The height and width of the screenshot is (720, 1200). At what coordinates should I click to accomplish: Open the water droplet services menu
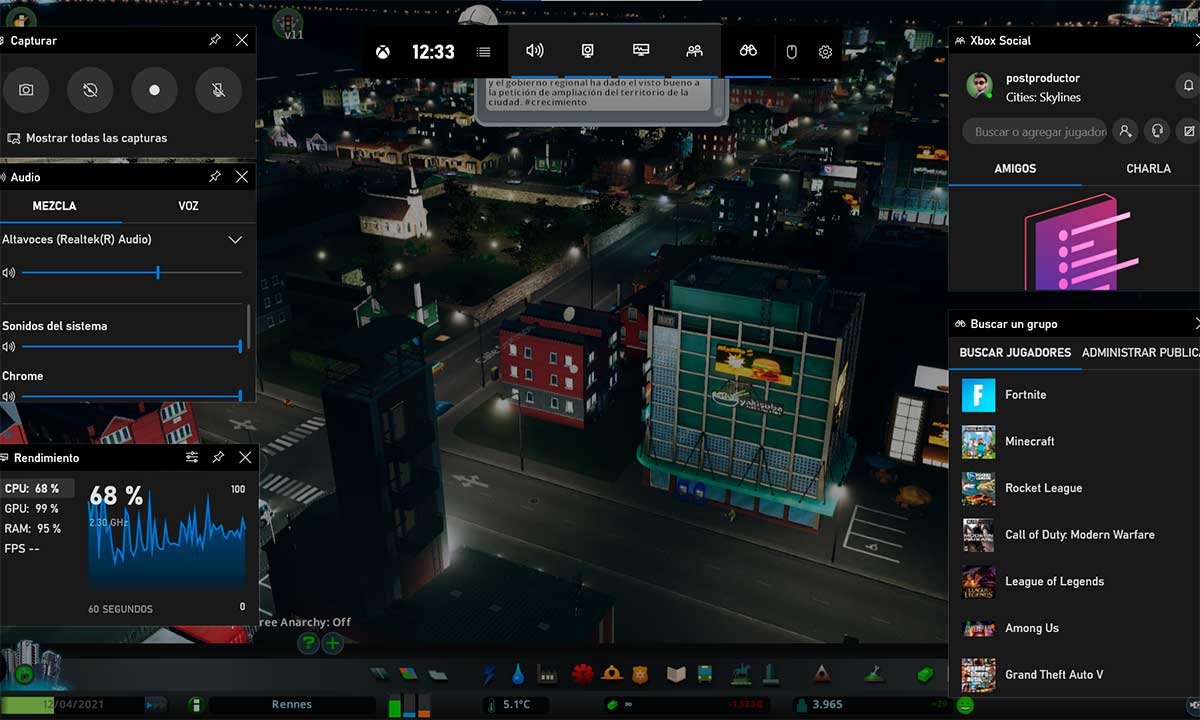[x=517, y=674]
